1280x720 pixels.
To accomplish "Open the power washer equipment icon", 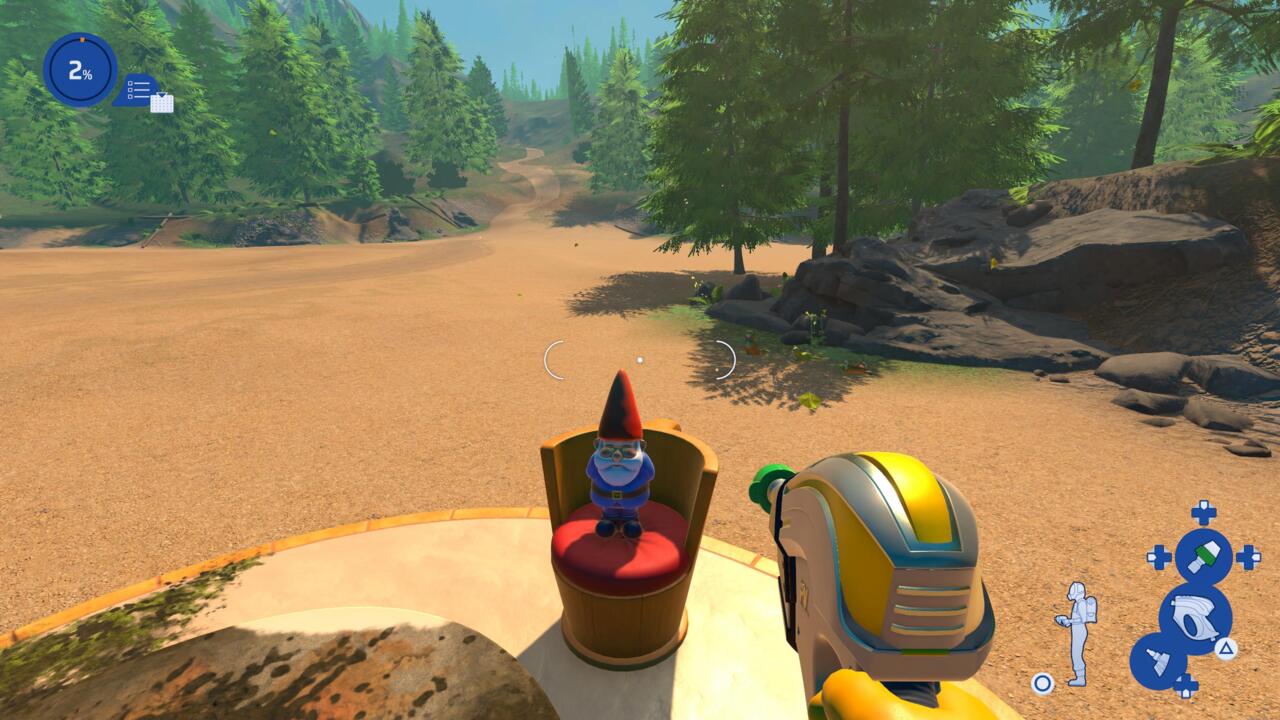I will click(x=1195, y=618).
